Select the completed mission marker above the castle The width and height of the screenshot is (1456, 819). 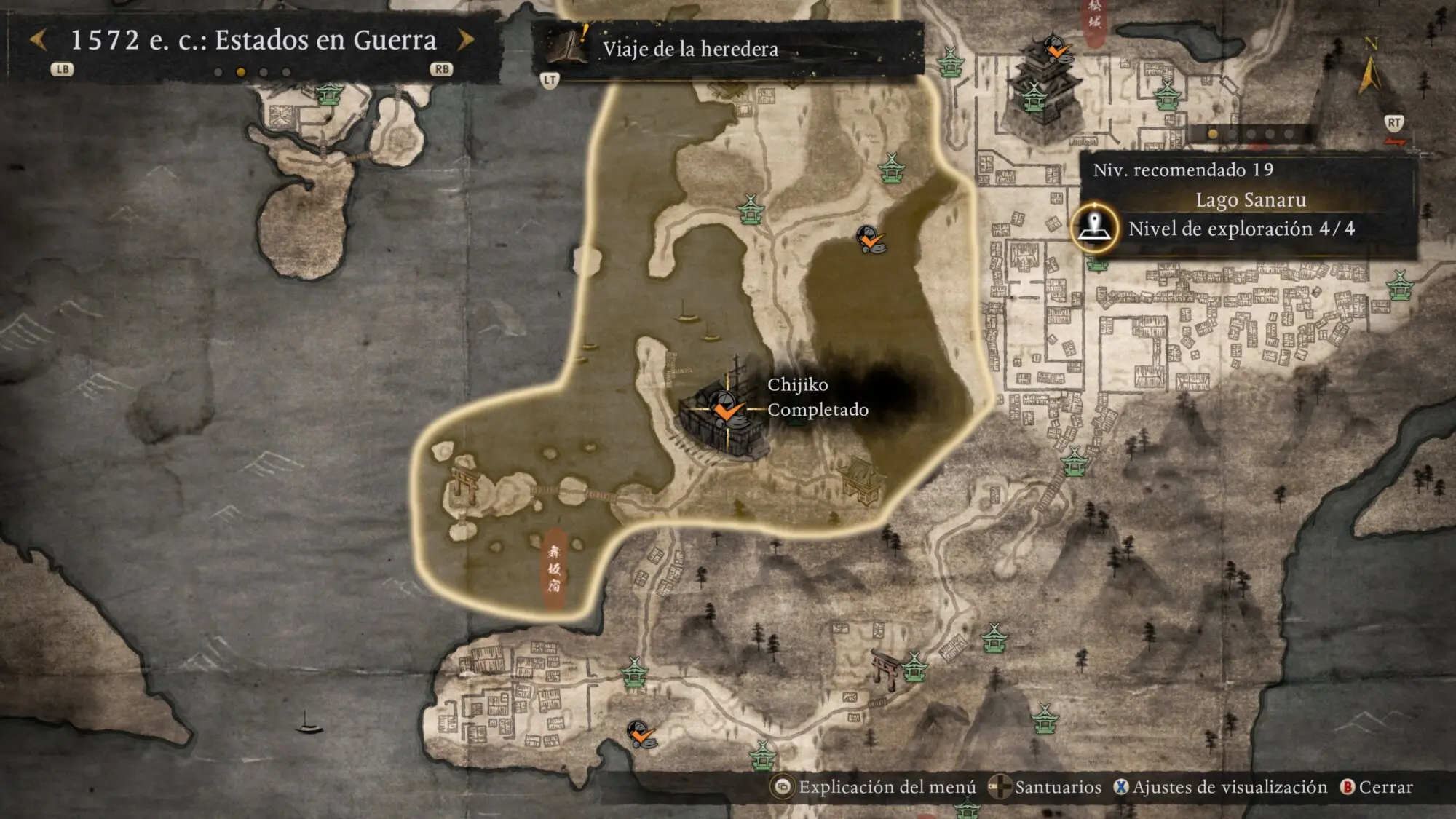click(x=1056, y=49)
